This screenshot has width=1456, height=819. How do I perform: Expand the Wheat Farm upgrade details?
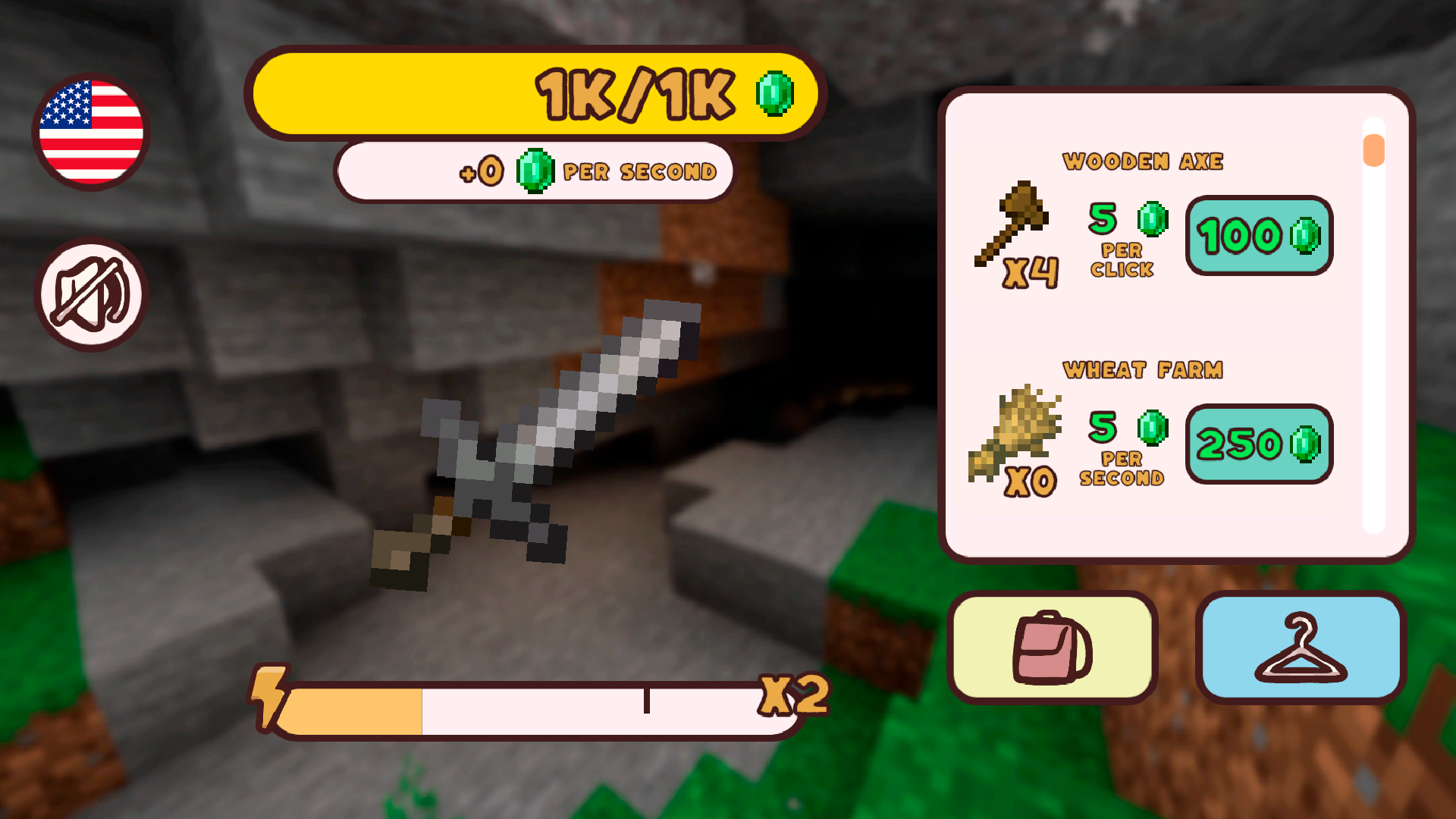click(1144, 369)
